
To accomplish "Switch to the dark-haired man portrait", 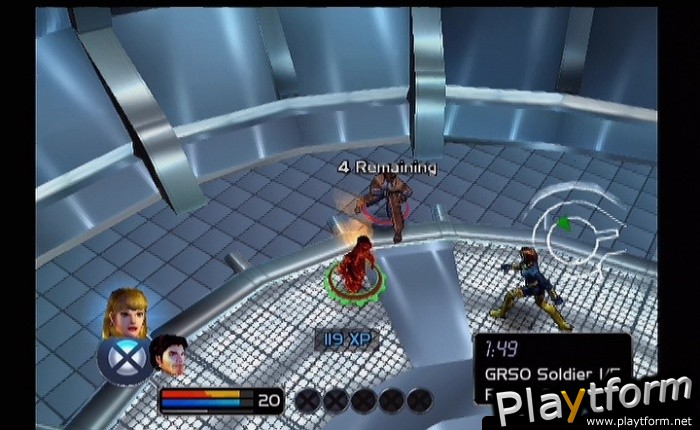I will 169,354.
